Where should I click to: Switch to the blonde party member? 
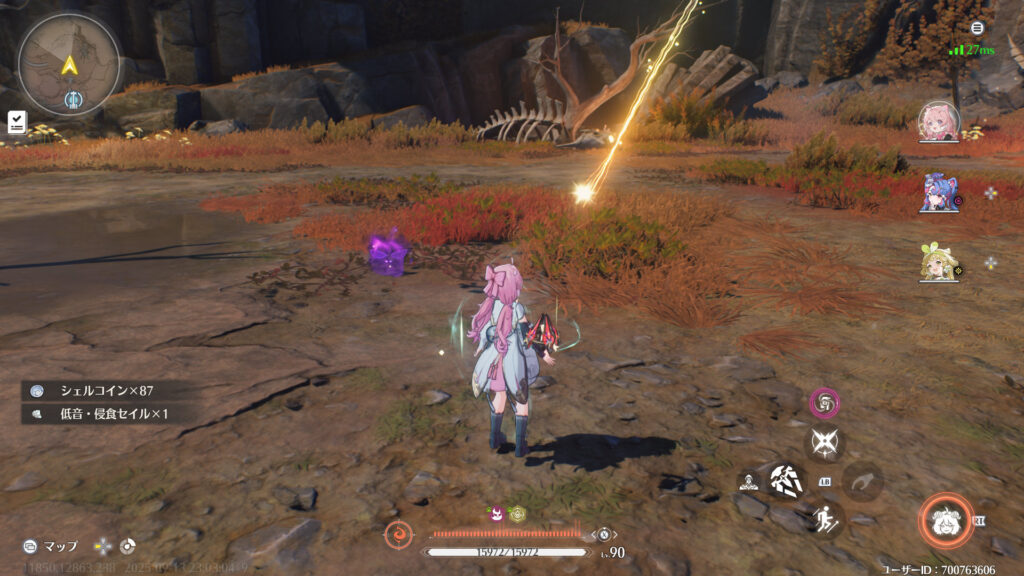(939, 263)
